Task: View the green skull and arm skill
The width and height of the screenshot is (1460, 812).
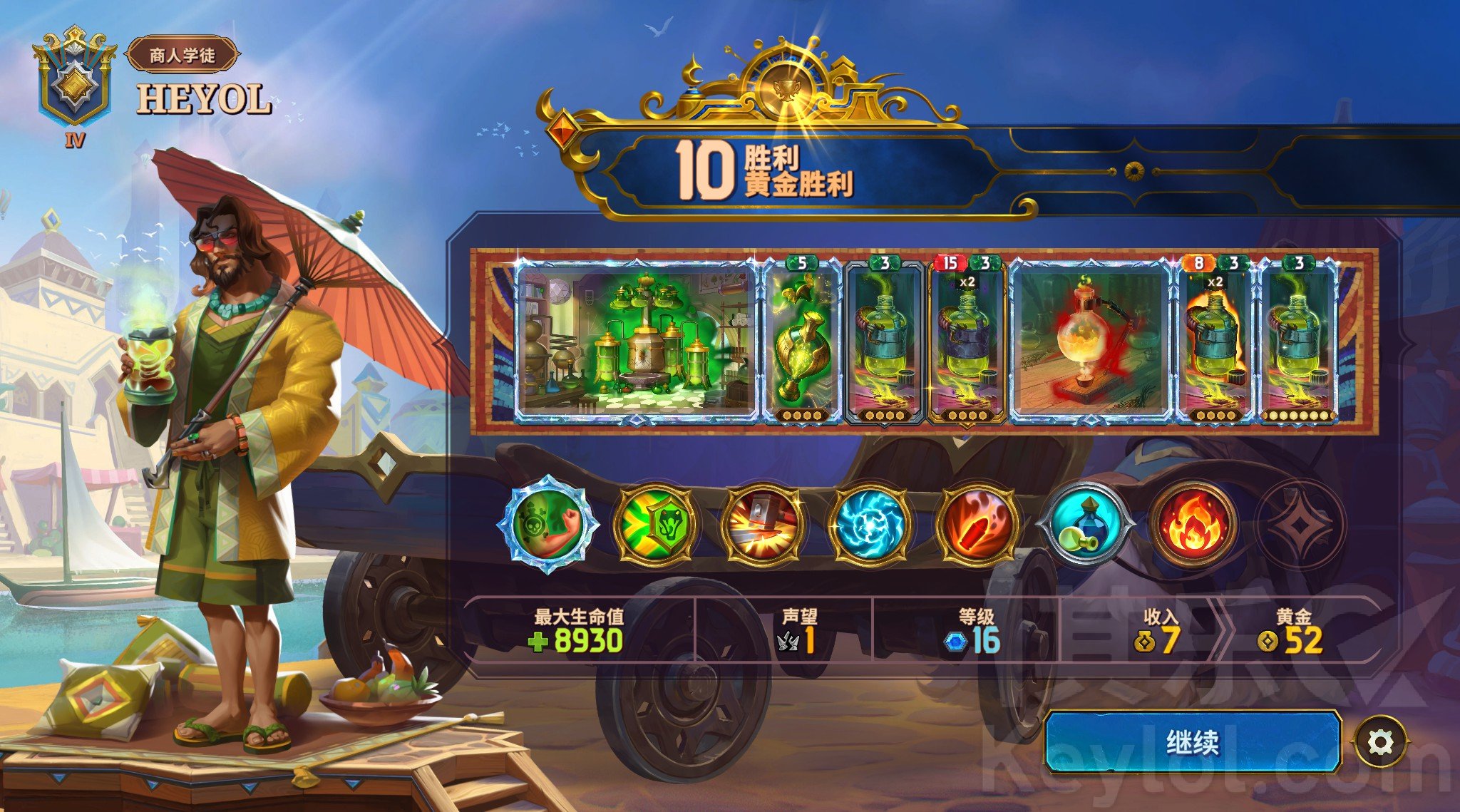Action: pyautogui.click(x=548, y=524)
